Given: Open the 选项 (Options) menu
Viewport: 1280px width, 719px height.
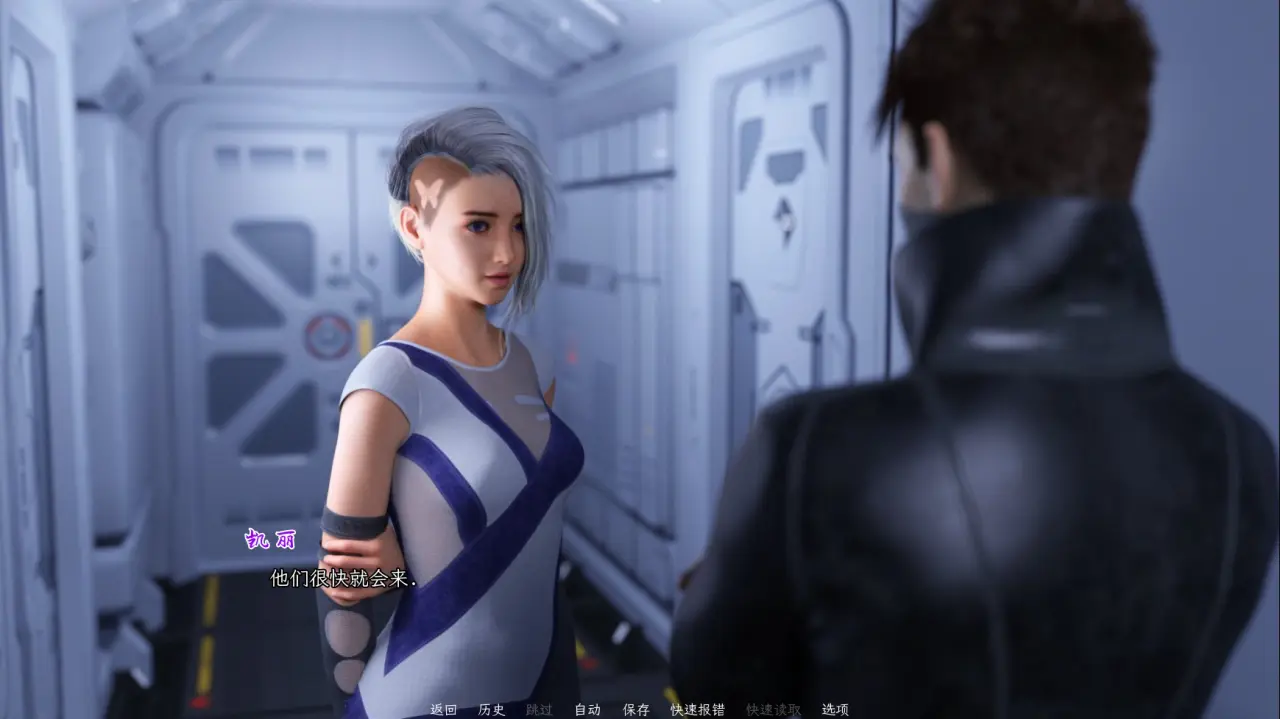Looking at the screenshot, I should coord(835,709).
